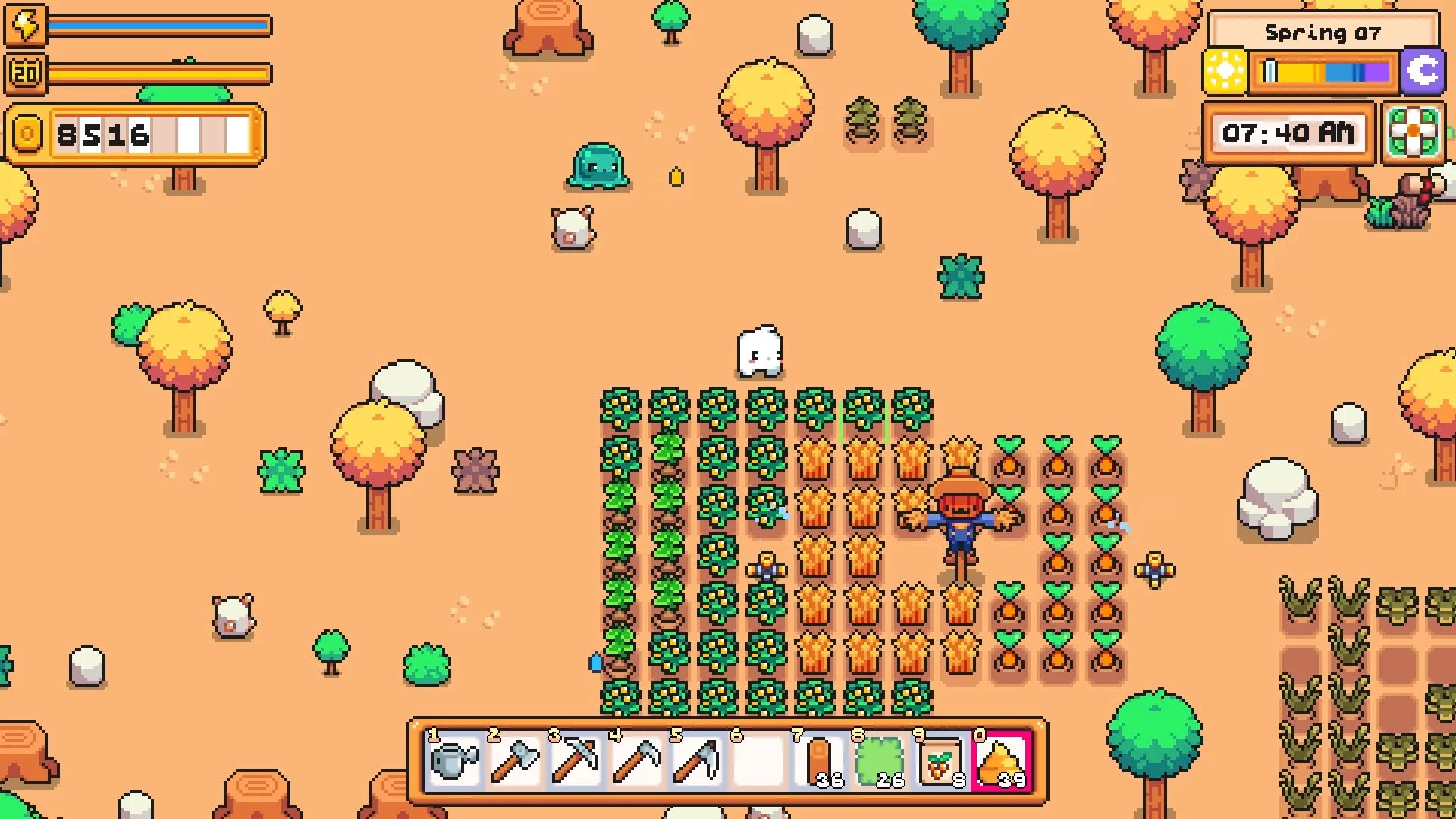This screenshot has width=1456, height=819.
Task: Click the coin icon next to gold total
Action: (27, 133)
